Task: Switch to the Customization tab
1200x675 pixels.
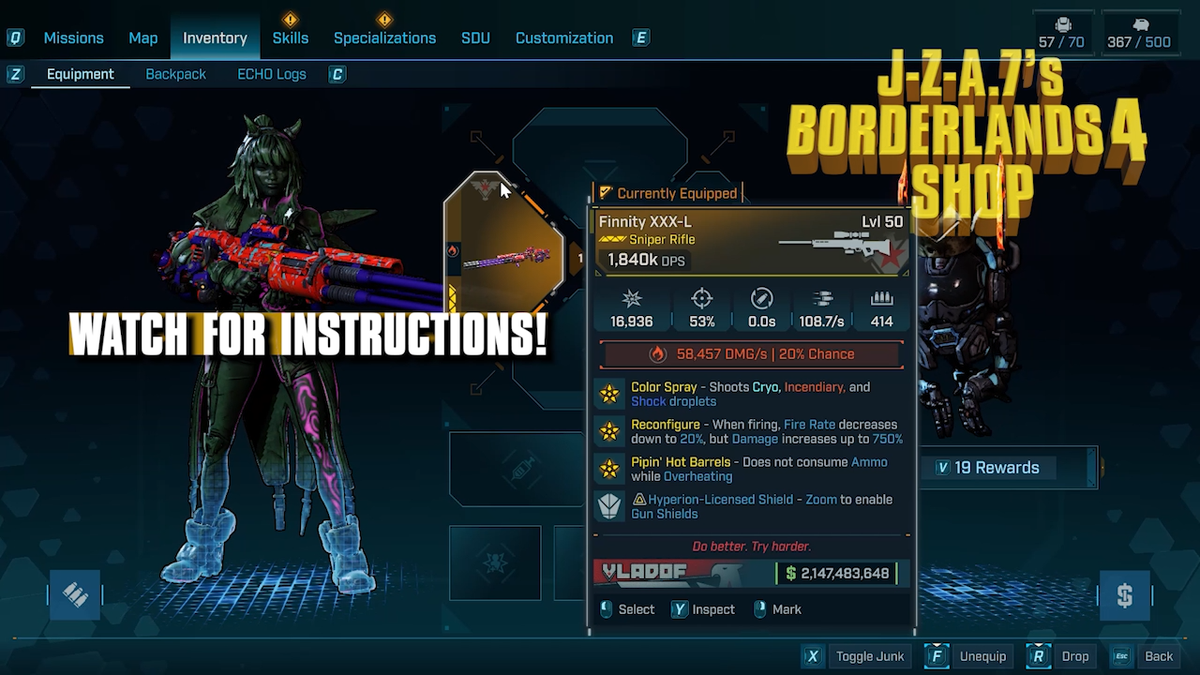Action: [564, 38]
